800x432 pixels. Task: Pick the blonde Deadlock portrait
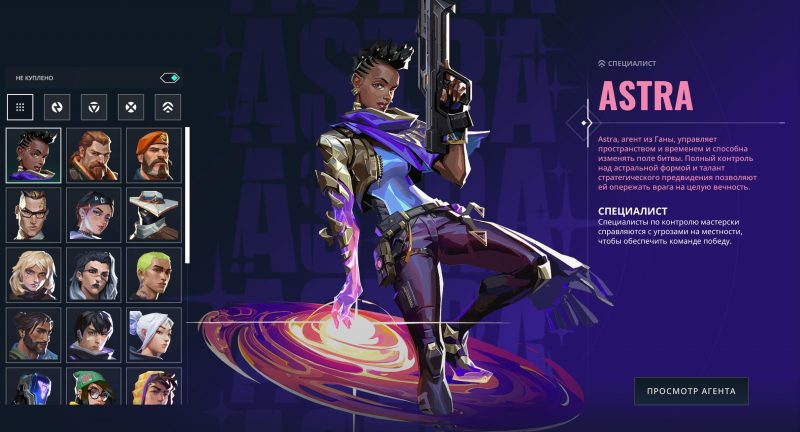point(34,274)
